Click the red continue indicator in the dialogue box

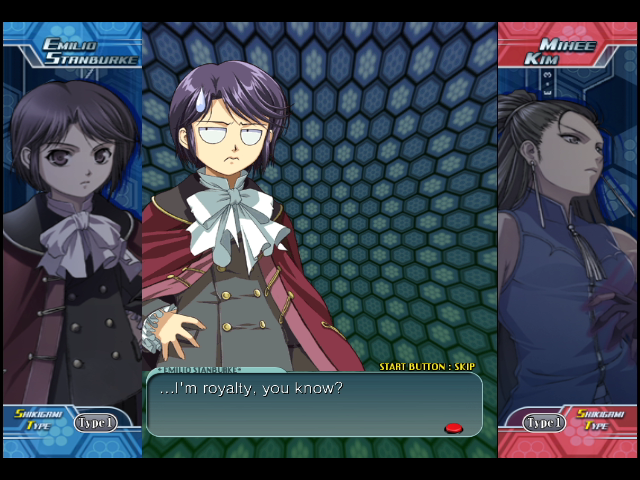453,428
